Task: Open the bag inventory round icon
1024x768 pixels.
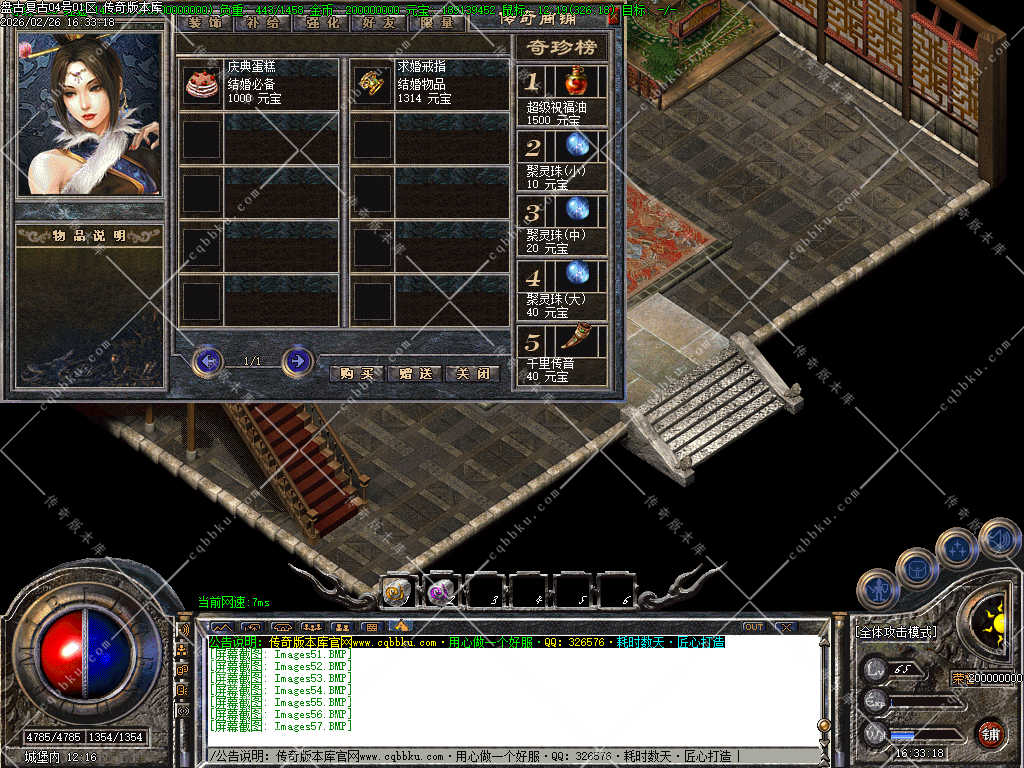Action: 916,568
